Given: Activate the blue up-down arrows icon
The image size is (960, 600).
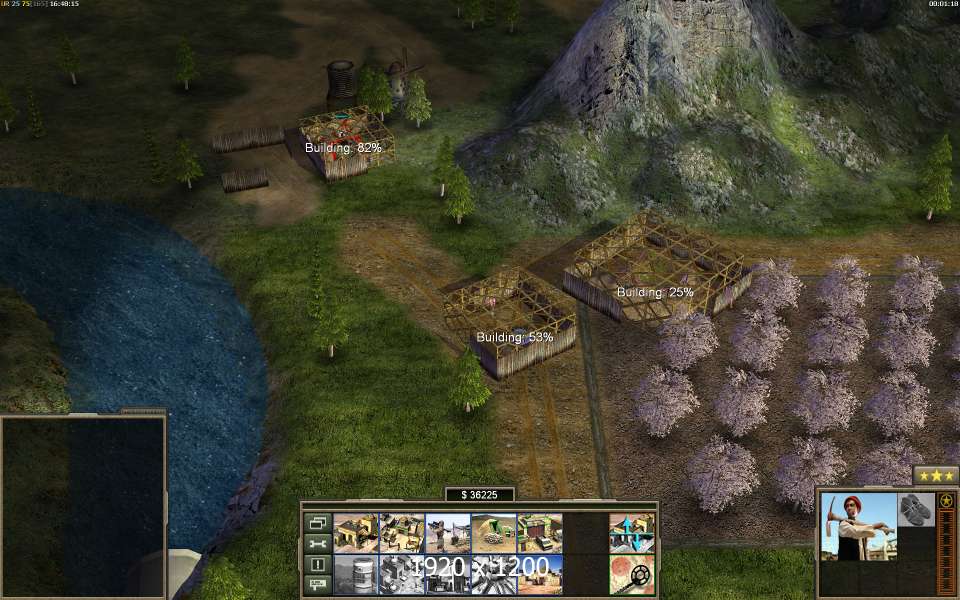Looking at the screenshot, I should [631, 533].
